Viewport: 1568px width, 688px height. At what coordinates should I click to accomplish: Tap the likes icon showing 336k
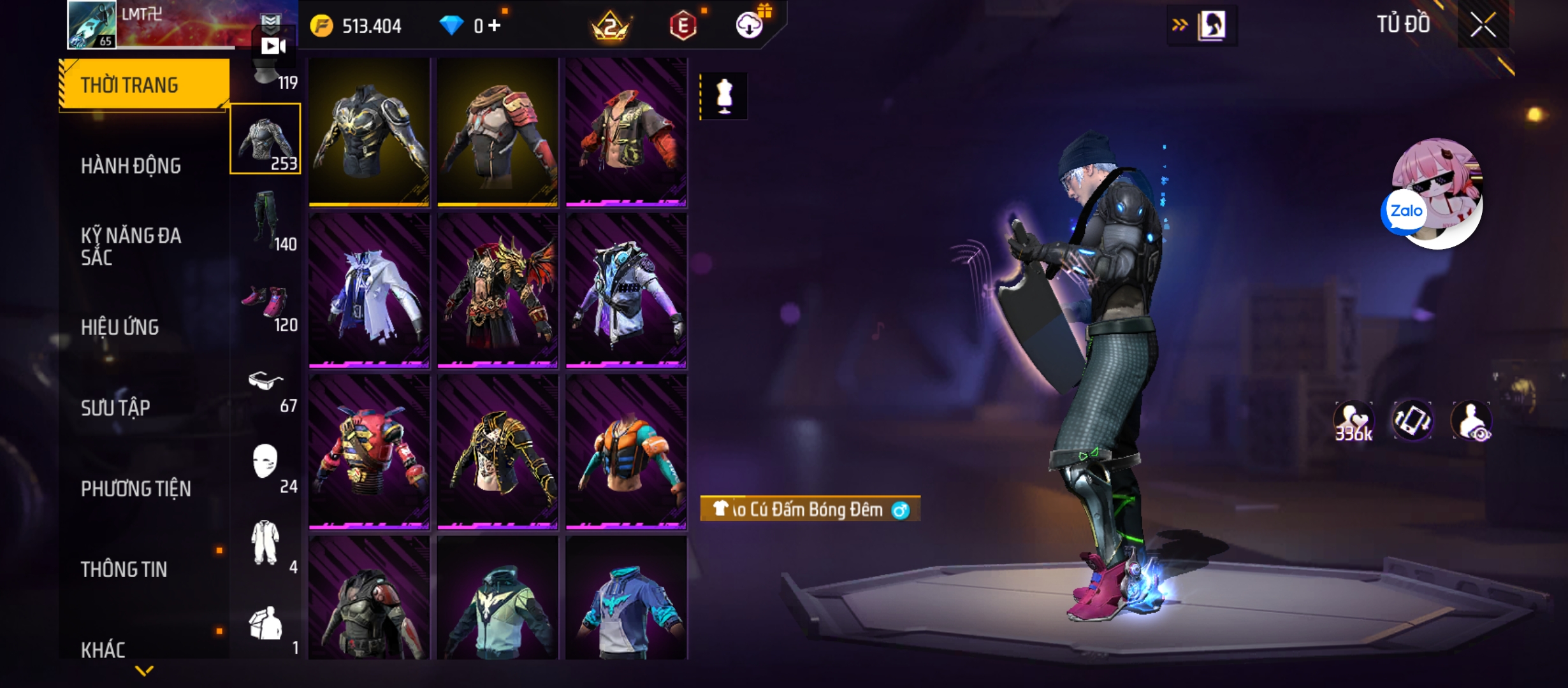pyautogui.click(x=1353, y=422)
